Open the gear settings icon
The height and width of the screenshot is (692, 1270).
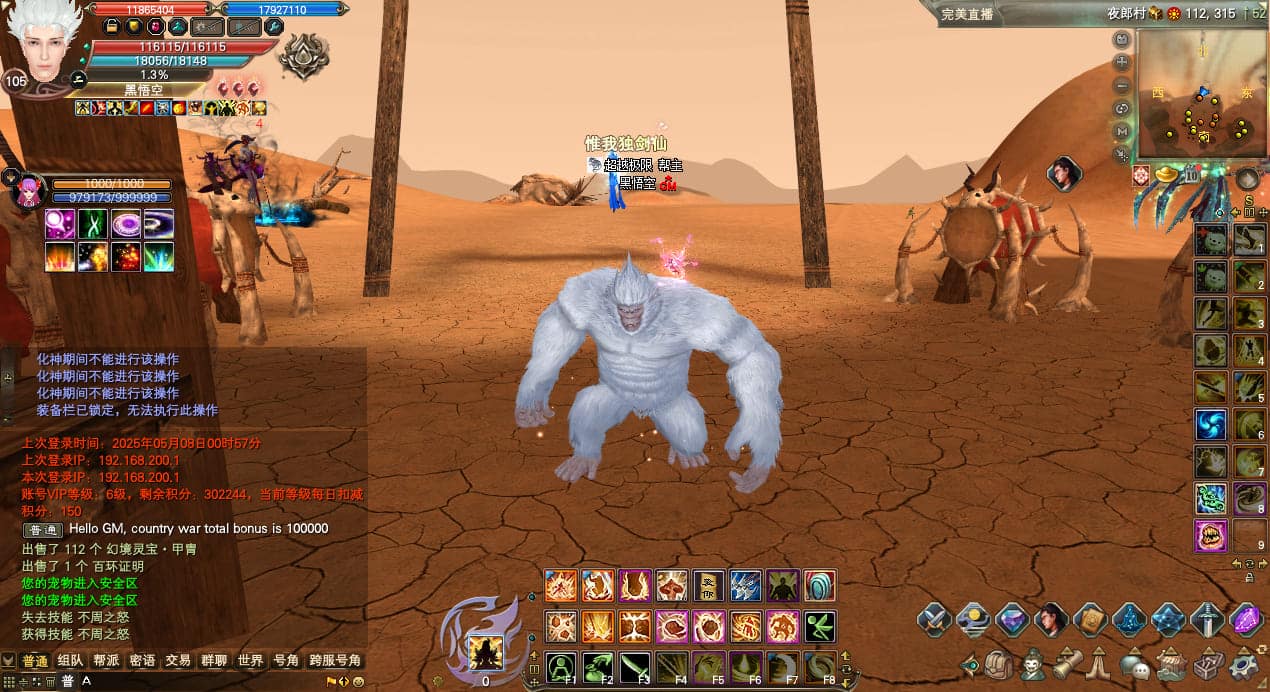click(1244, 664)
